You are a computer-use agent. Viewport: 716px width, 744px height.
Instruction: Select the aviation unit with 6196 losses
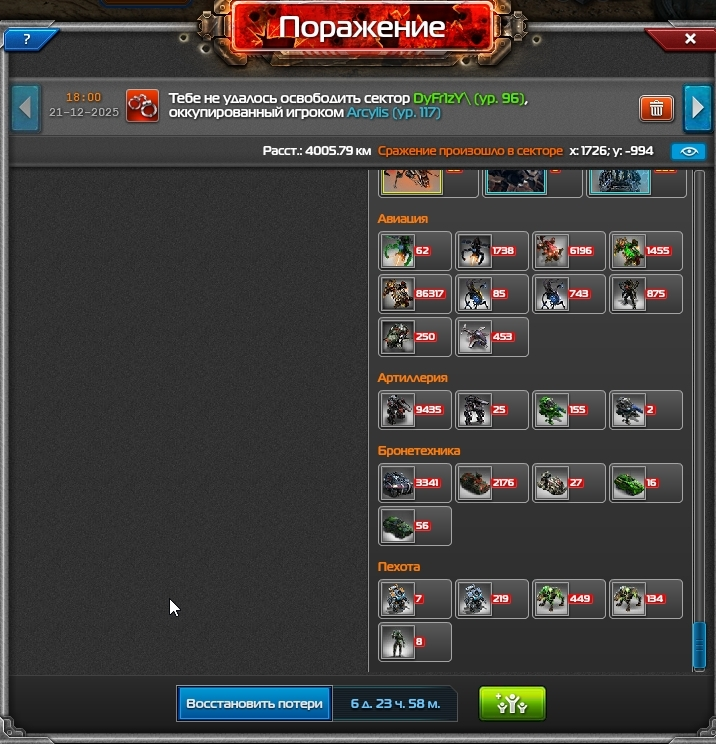pyautogui.click(x=569, y=251)
